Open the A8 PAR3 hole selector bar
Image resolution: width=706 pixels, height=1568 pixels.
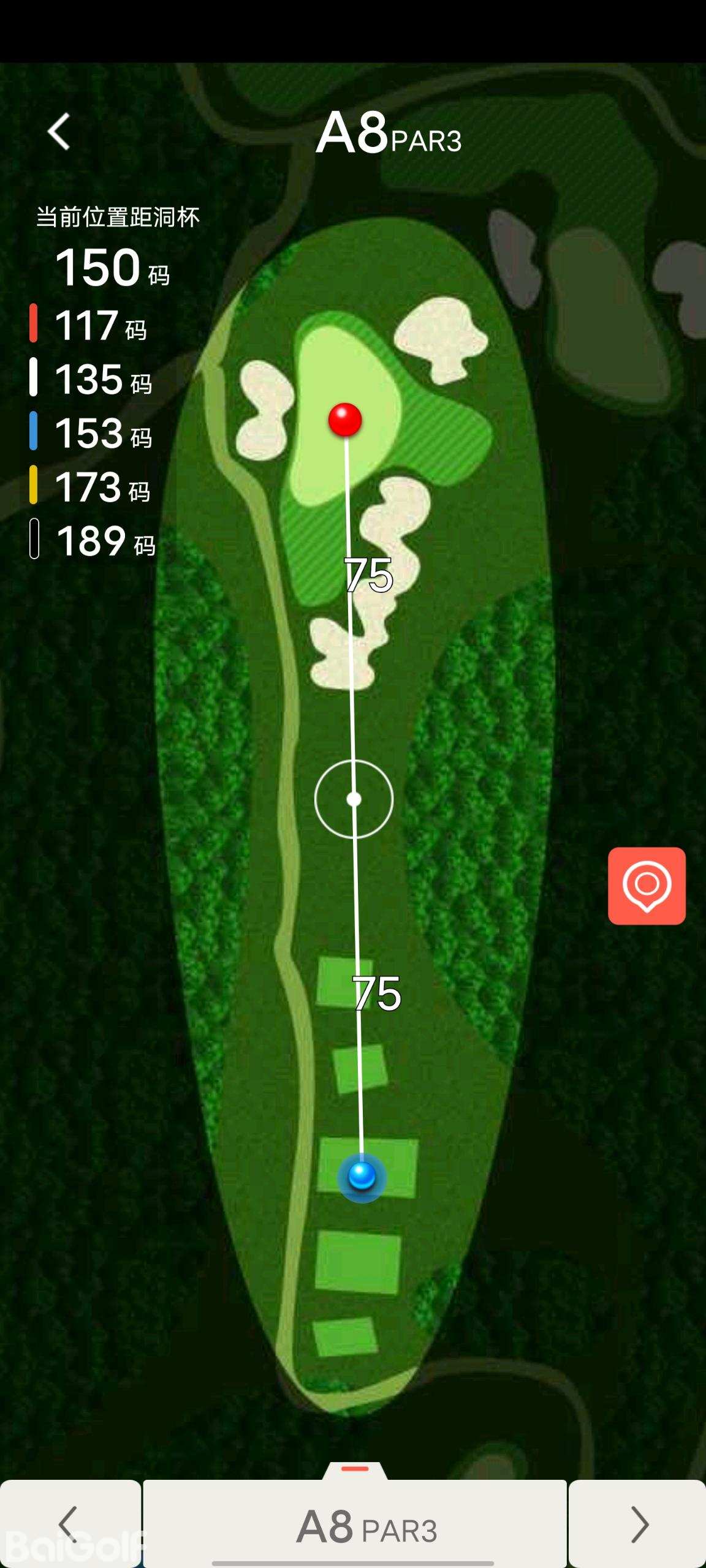(x=355, y=1523)
